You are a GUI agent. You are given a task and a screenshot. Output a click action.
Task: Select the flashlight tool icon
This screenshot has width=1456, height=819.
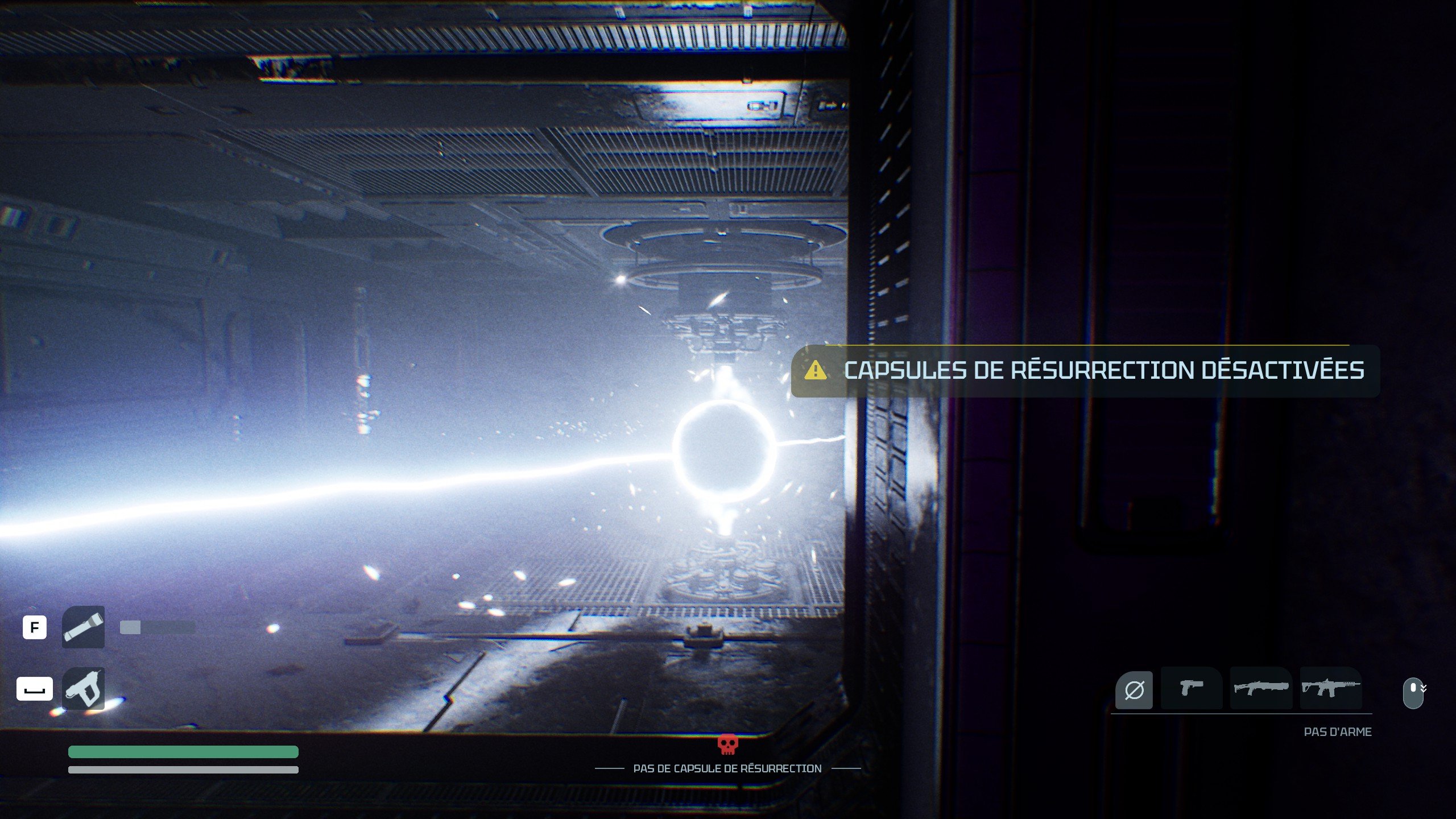point(83,627)
